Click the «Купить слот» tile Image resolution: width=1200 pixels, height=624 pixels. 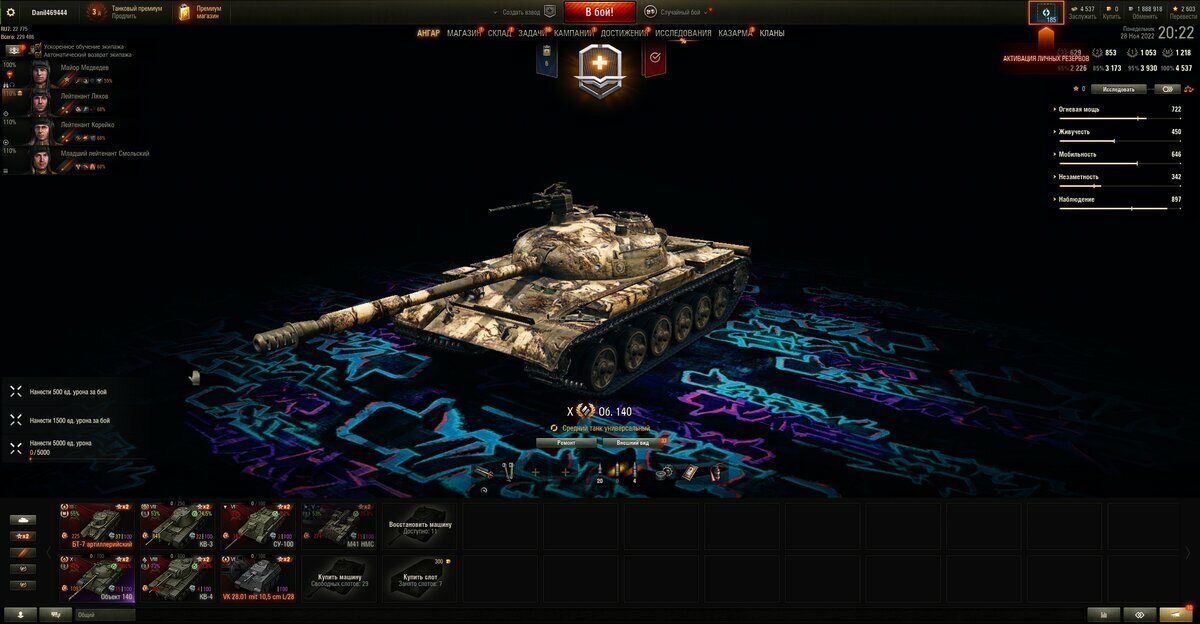[x=420, y=578]
